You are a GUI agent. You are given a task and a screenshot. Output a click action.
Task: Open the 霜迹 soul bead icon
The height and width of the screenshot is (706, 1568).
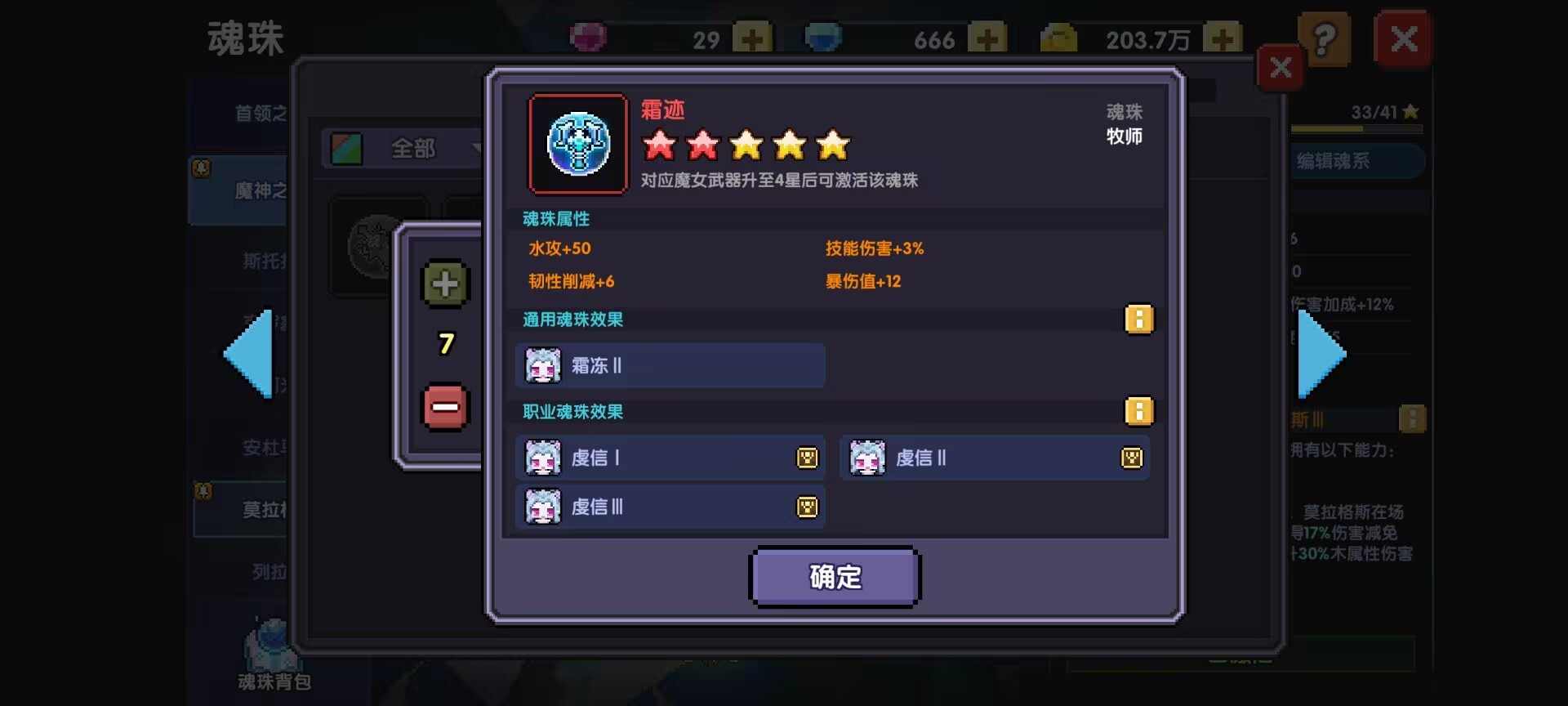click(x=578, y=145)
